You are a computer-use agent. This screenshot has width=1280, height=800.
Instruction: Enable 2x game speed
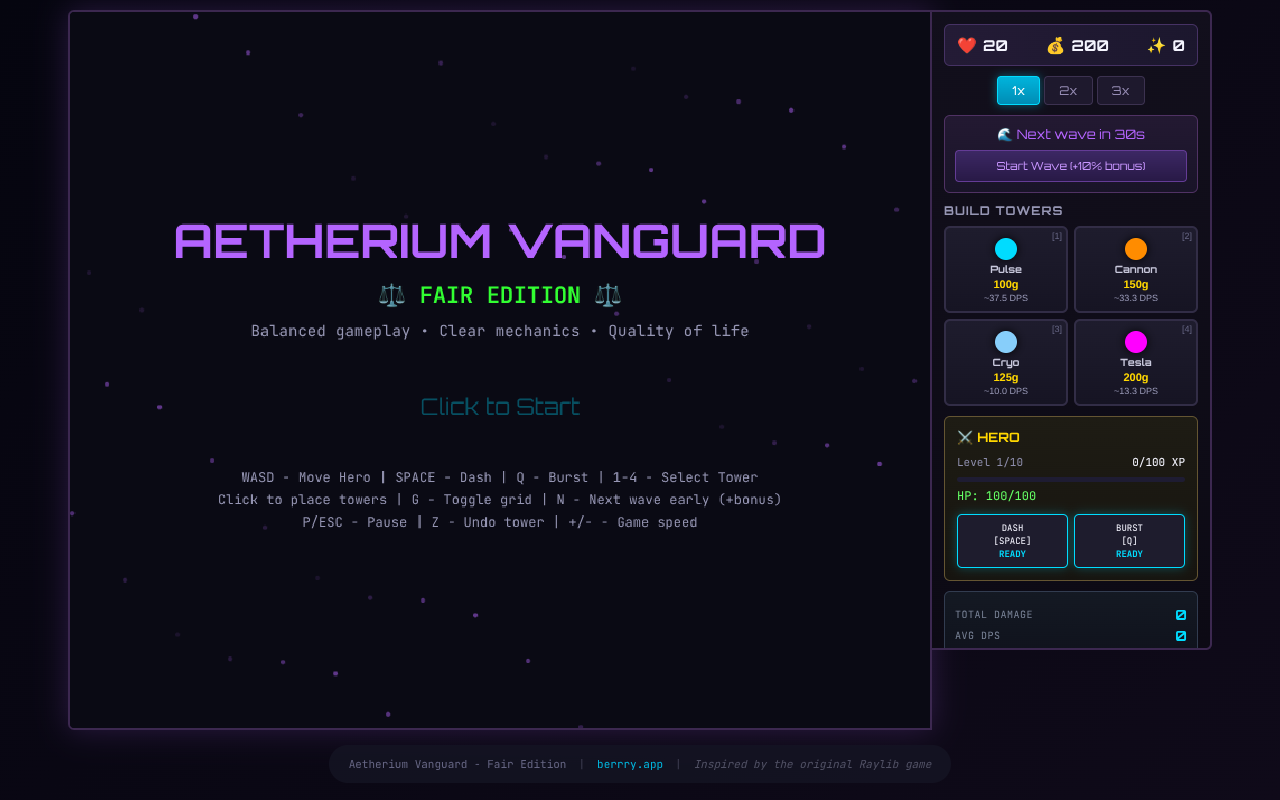1068,90
